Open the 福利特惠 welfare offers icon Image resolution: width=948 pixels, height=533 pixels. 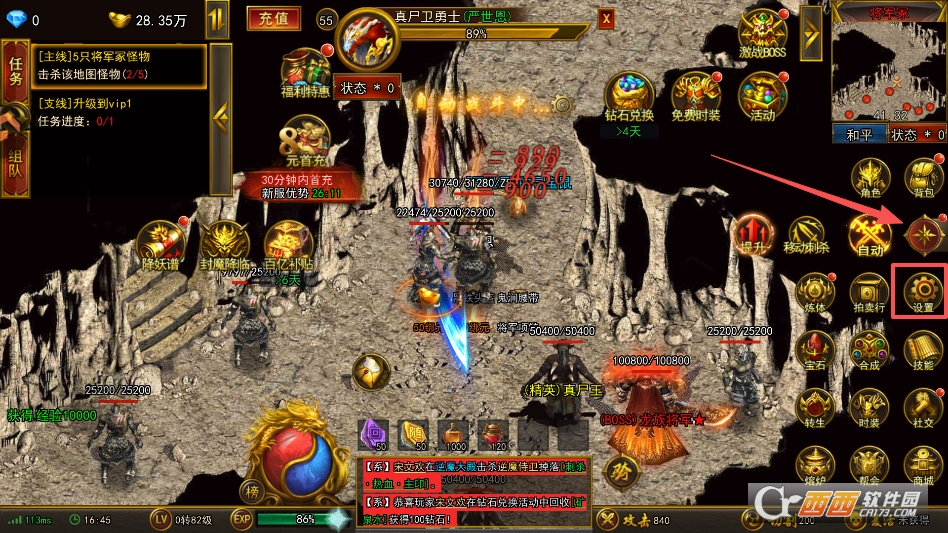(305, 73)
